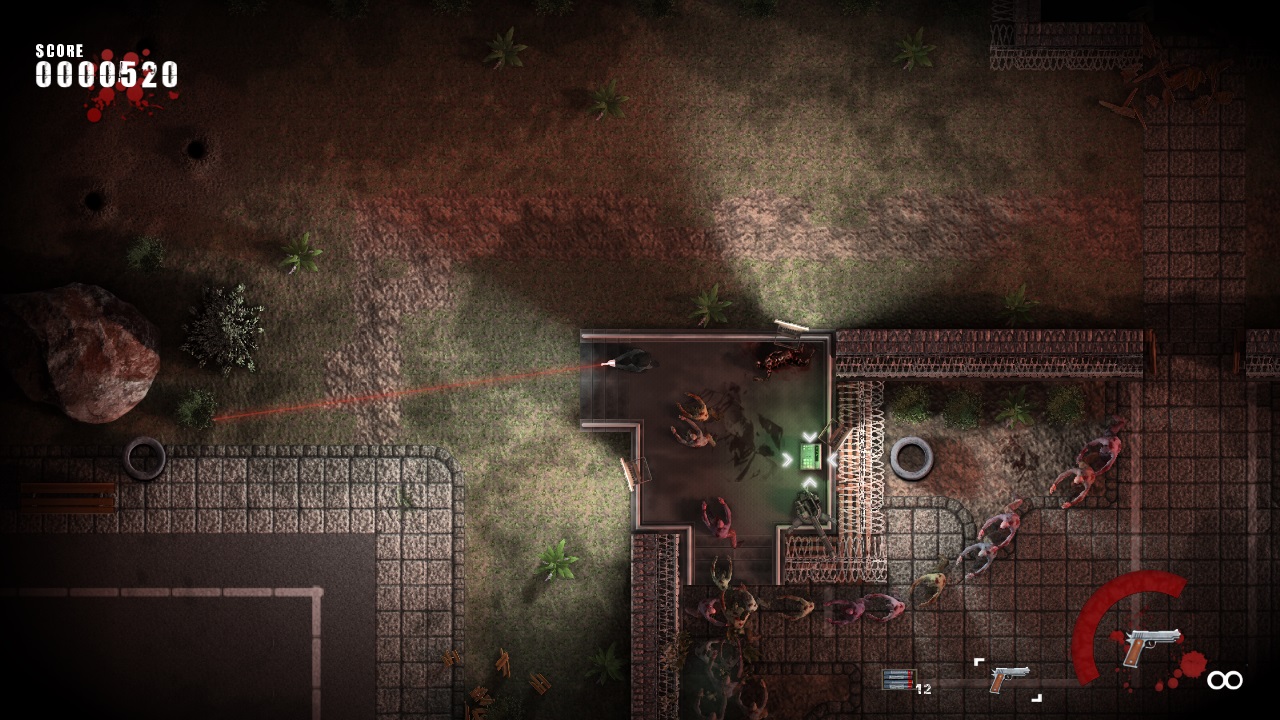1280x720 pixels.
Task: Select the ammo magazine pickup labeled 12
Action: click(897, 678)
